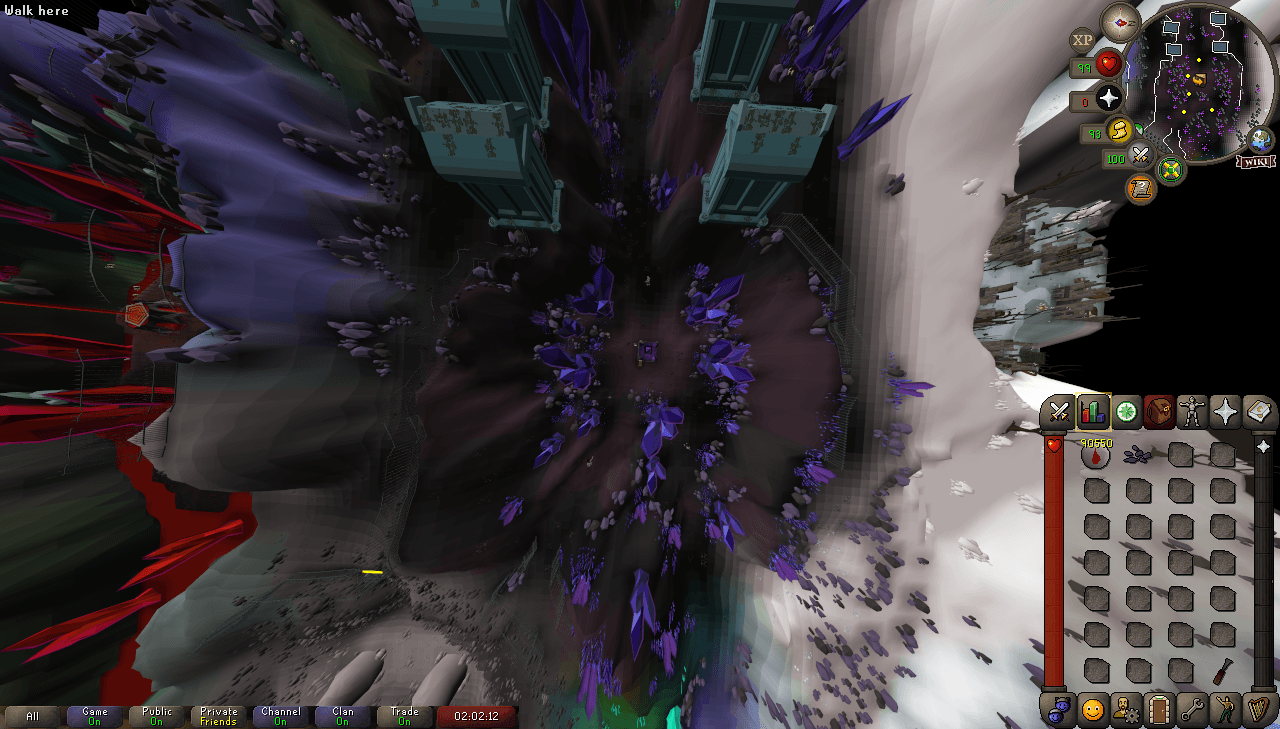View the Equipment tab armor icon
Image resolution: width=1280 pixels, height=729 pixels.
coord(1191,411)
